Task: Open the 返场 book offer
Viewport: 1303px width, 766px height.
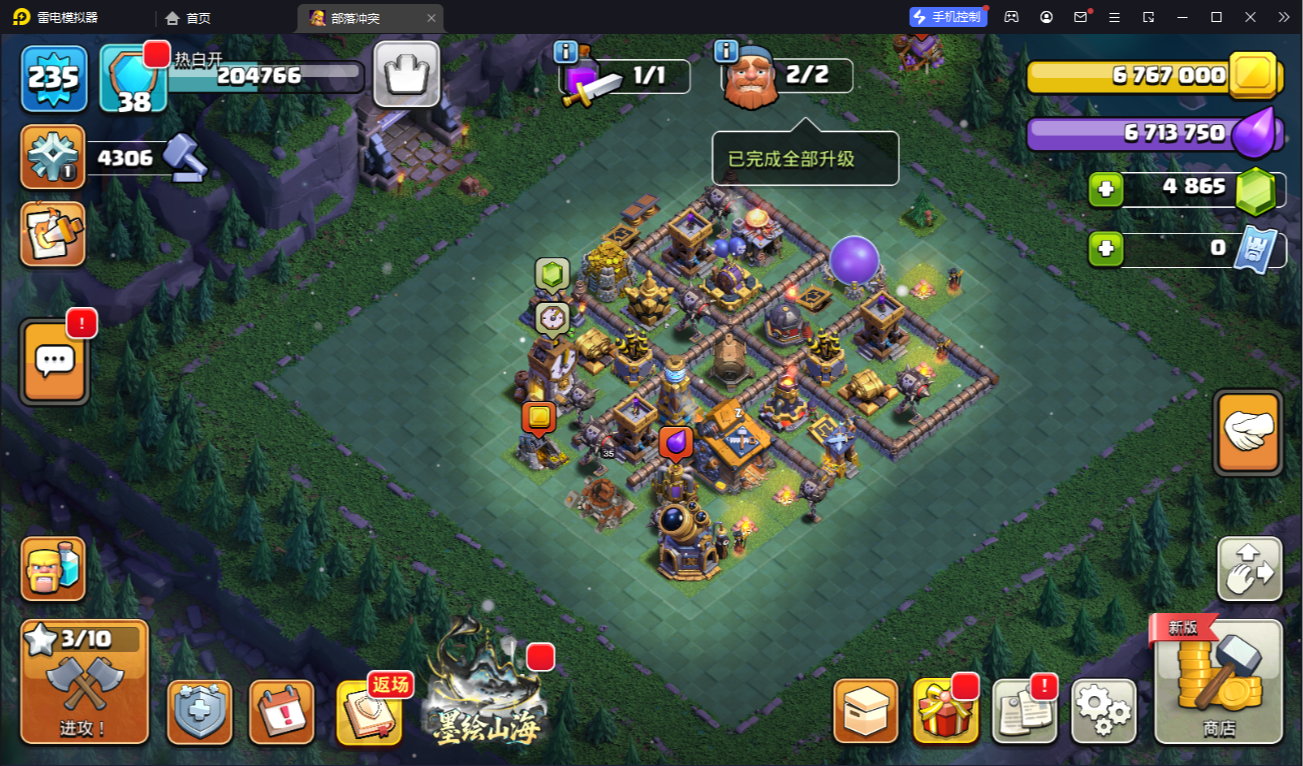Action: pyautogui.click(x=369, y=712)
